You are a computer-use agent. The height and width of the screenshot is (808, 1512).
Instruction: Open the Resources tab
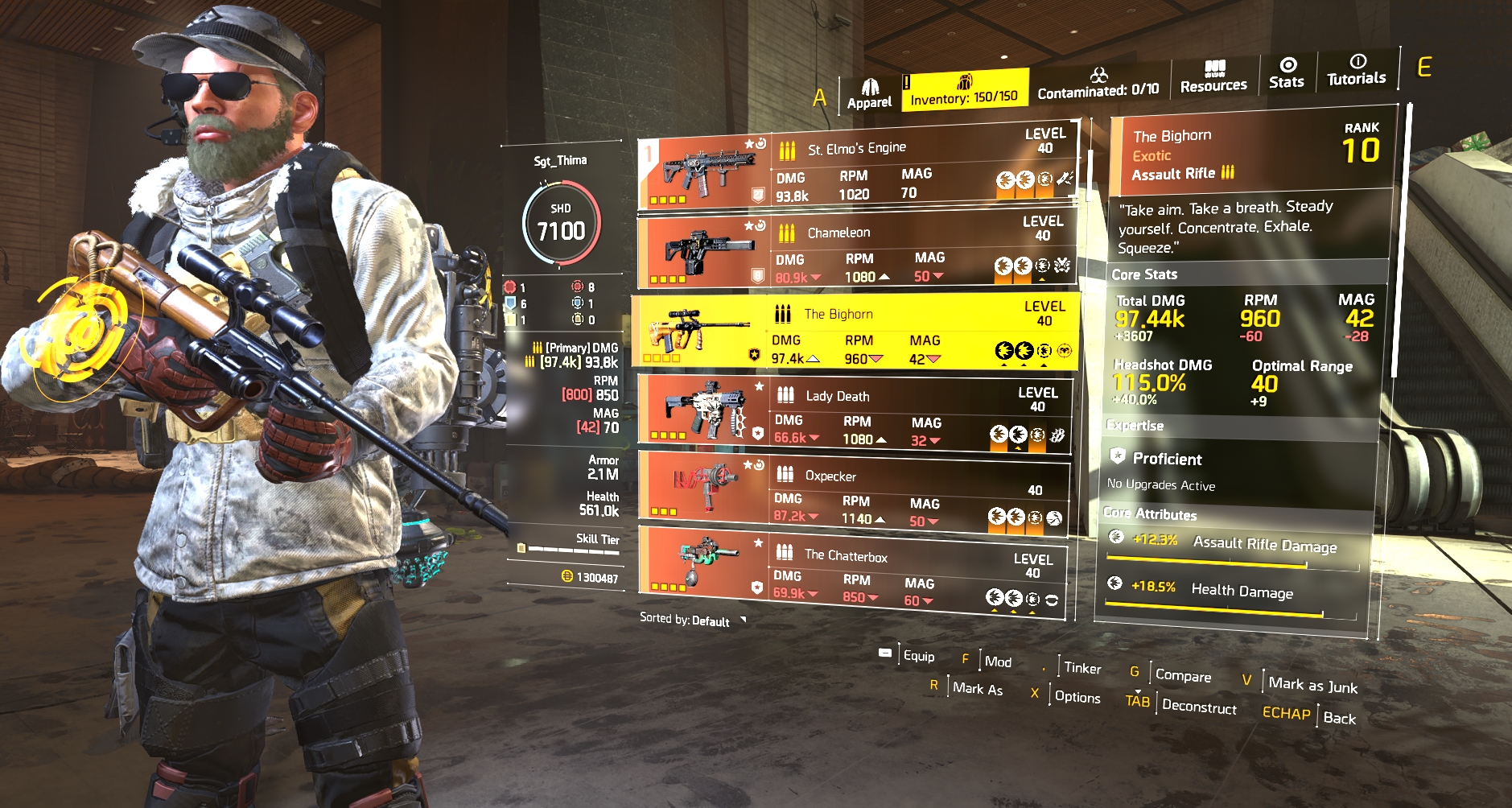(1213, 77)
